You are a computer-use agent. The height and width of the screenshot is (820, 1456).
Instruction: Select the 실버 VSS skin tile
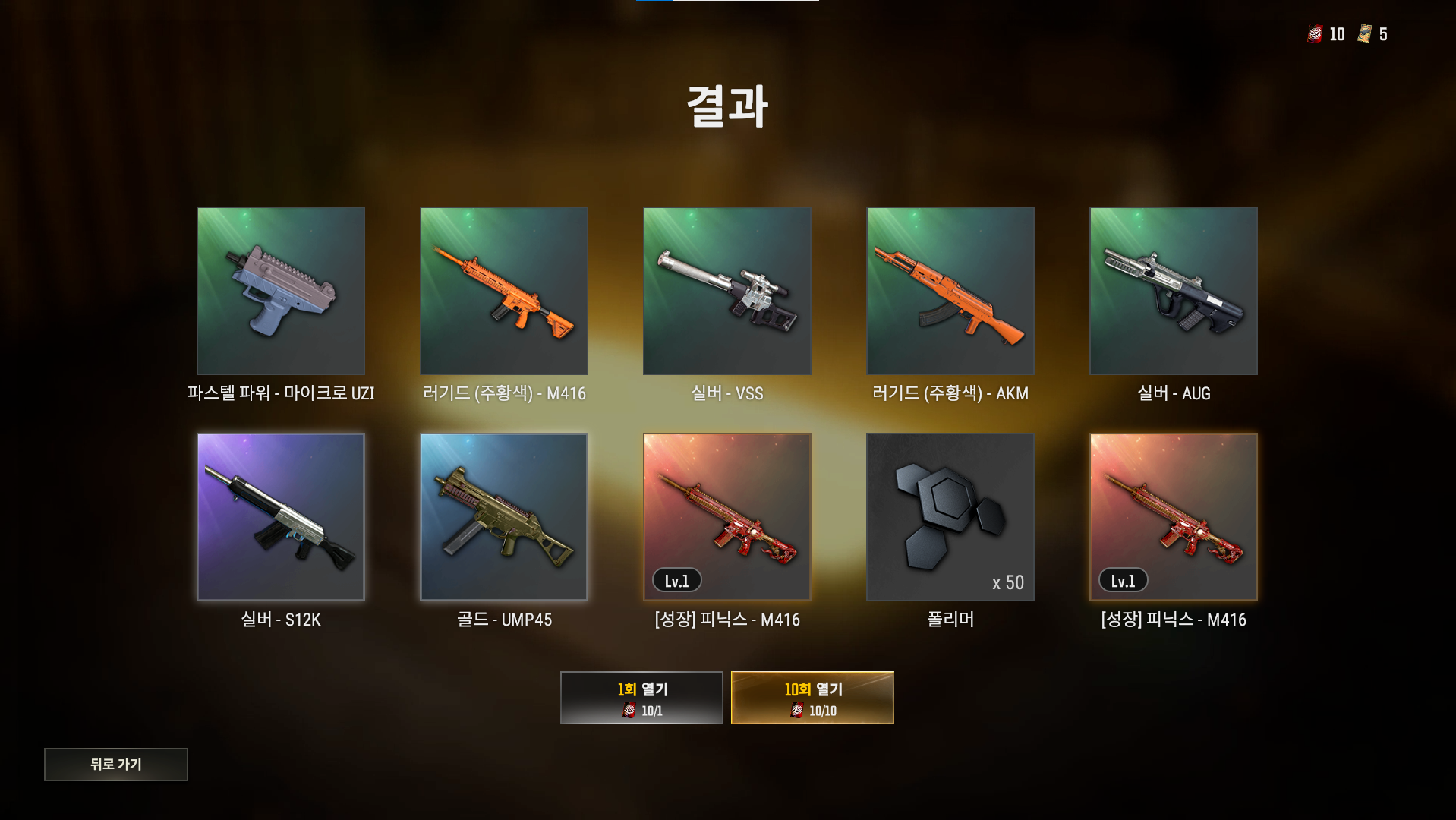[x=727, y=291]
